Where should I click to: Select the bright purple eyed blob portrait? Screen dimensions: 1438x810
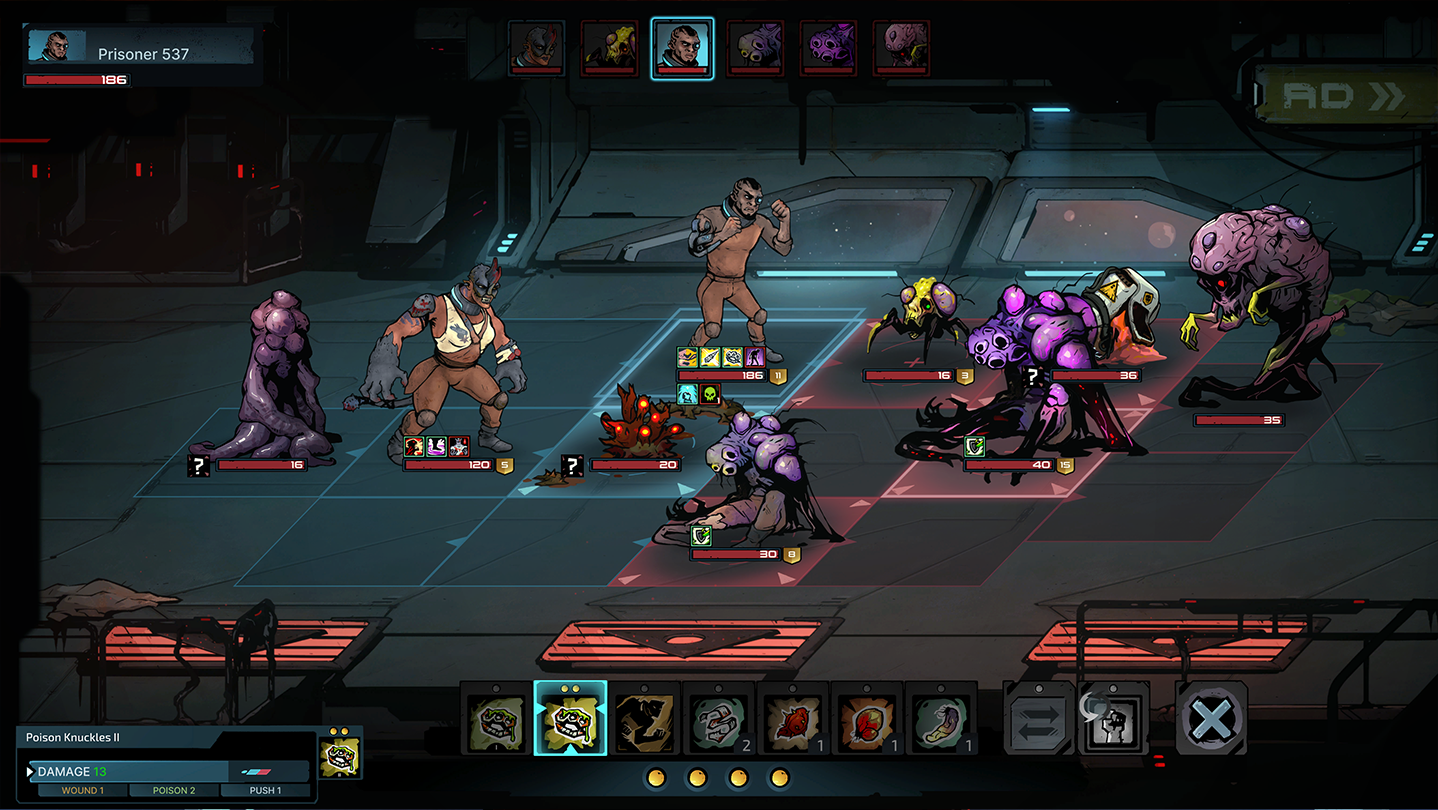(828, 48)
